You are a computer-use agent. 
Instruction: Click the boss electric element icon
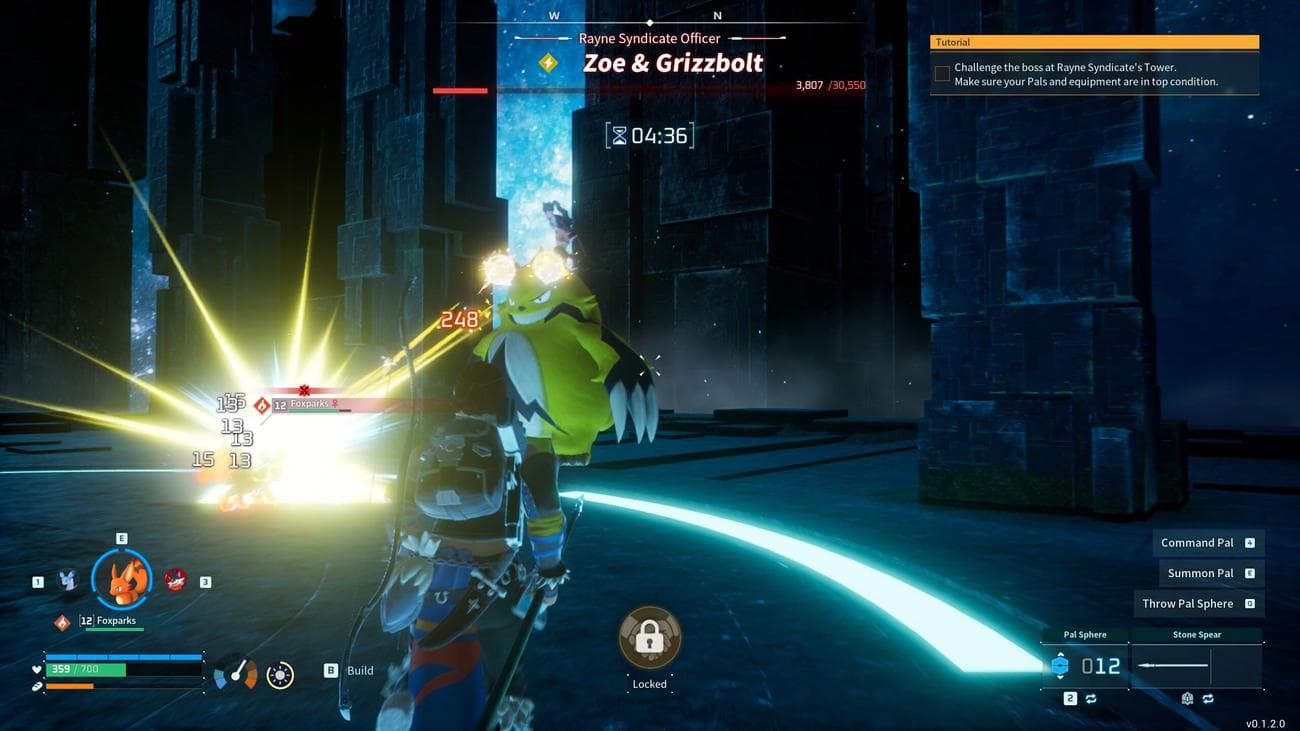[548, 63]
